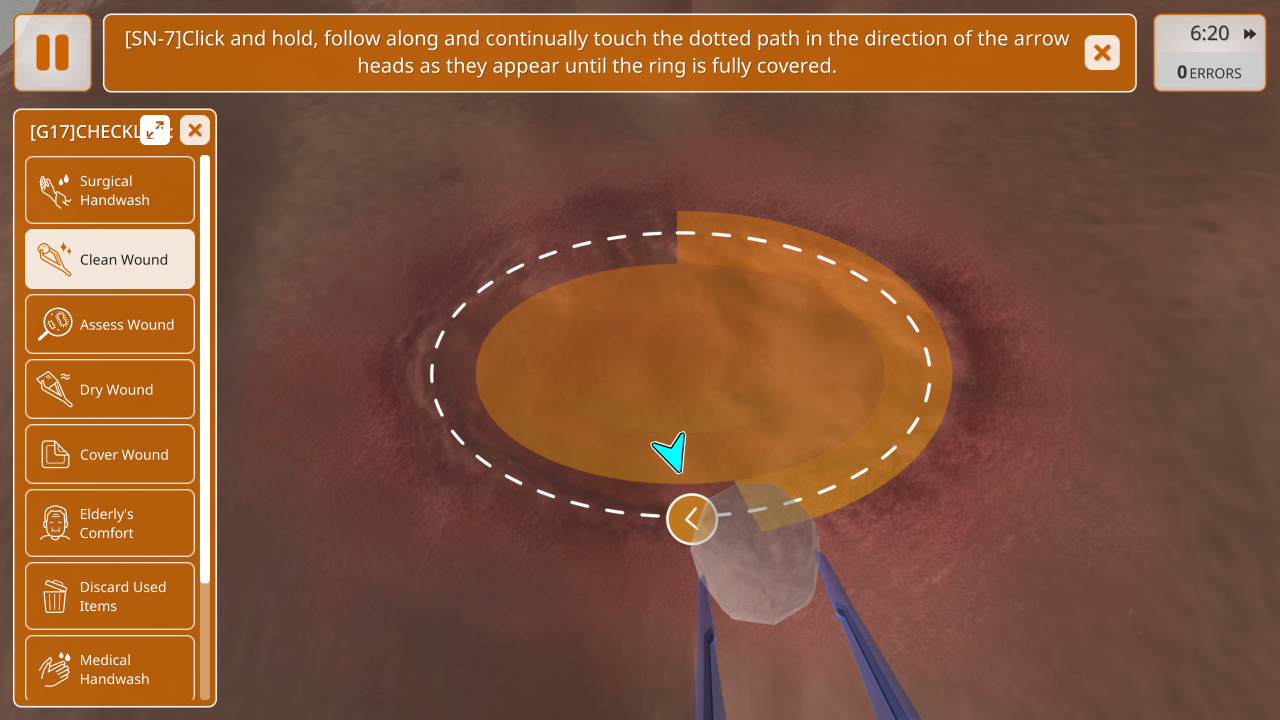Choose Discard Used Items step
This screenshot has height=720, width=1280.
pos(110,596)
